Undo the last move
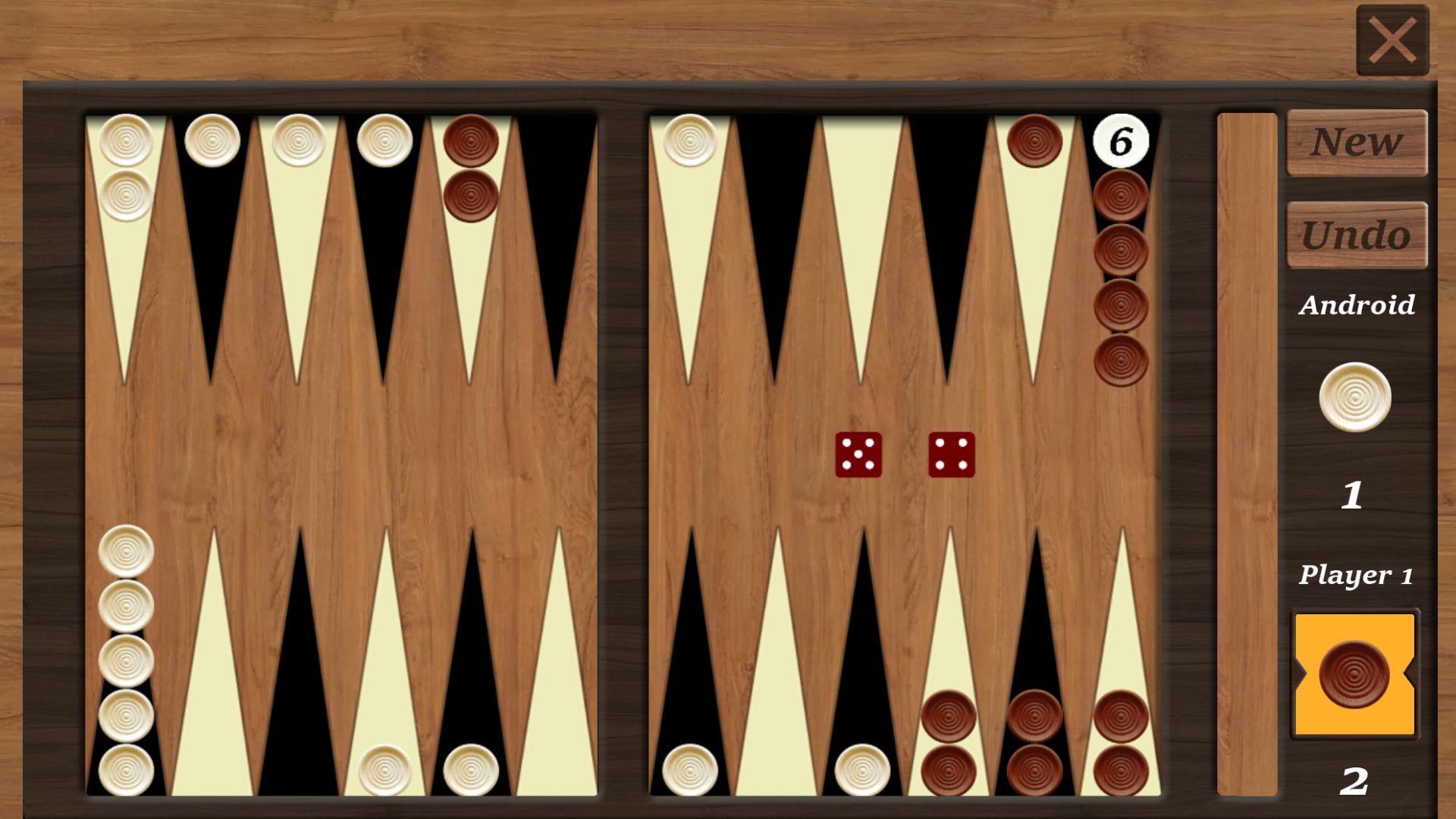 (1356, 235)
